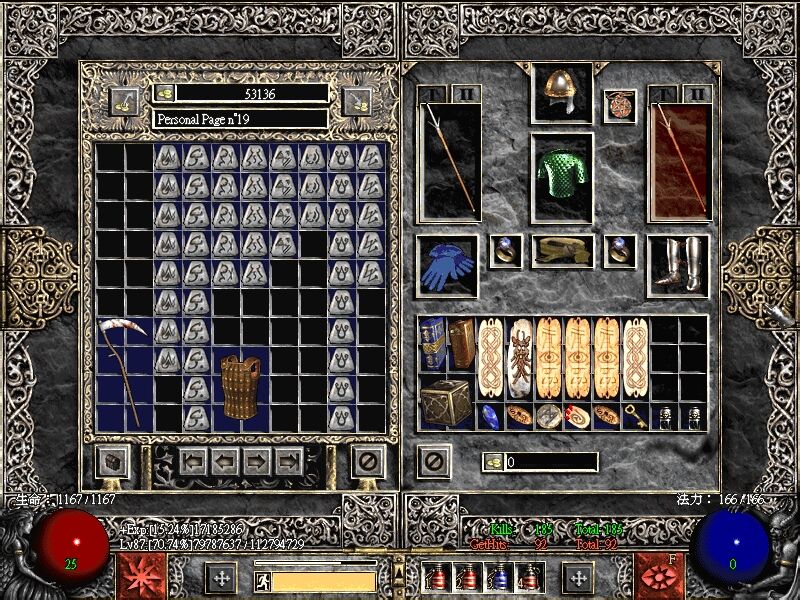Image resolution: width=800 pixels, height=600 pixels.
Task: Select the equipped blue gloves
Action: (x=446, y=267)
